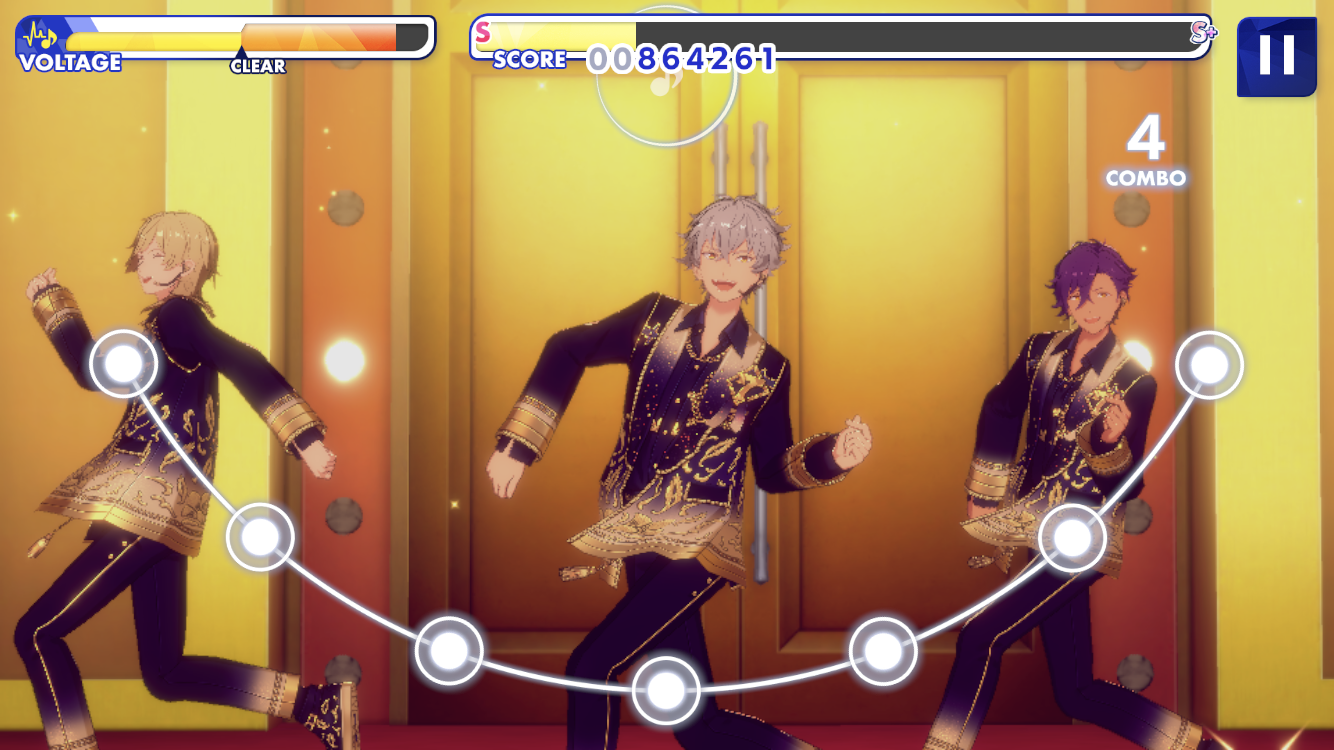
Task: Tap the rightmost rhythm lane circle
Action: pyautogui.click(x=1209, y=365)
